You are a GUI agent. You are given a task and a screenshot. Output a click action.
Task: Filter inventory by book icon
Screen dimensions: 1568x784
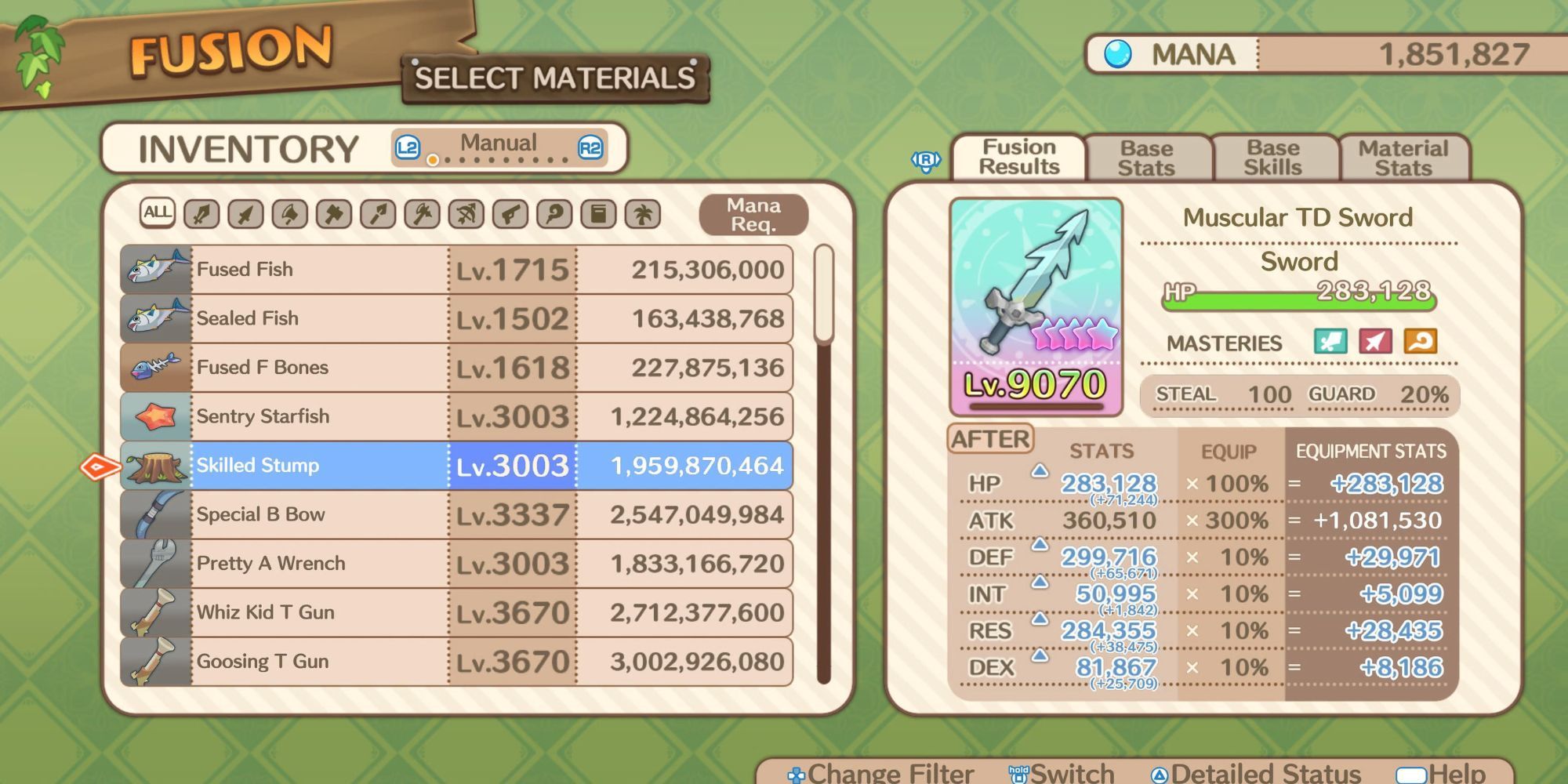[x=598, y=214]
